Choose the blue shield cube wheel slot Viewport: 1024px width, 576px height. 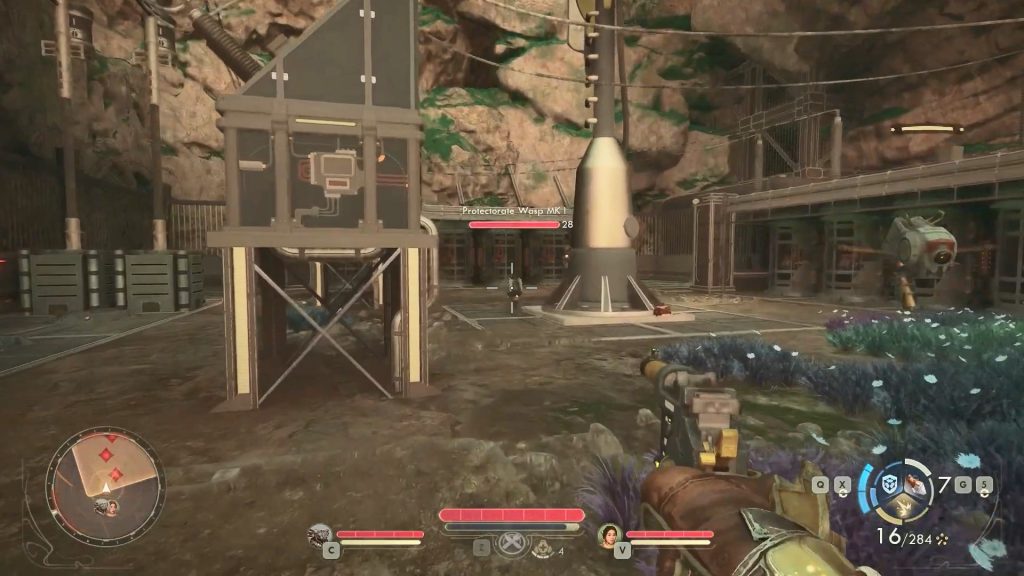tap(887, 484)
